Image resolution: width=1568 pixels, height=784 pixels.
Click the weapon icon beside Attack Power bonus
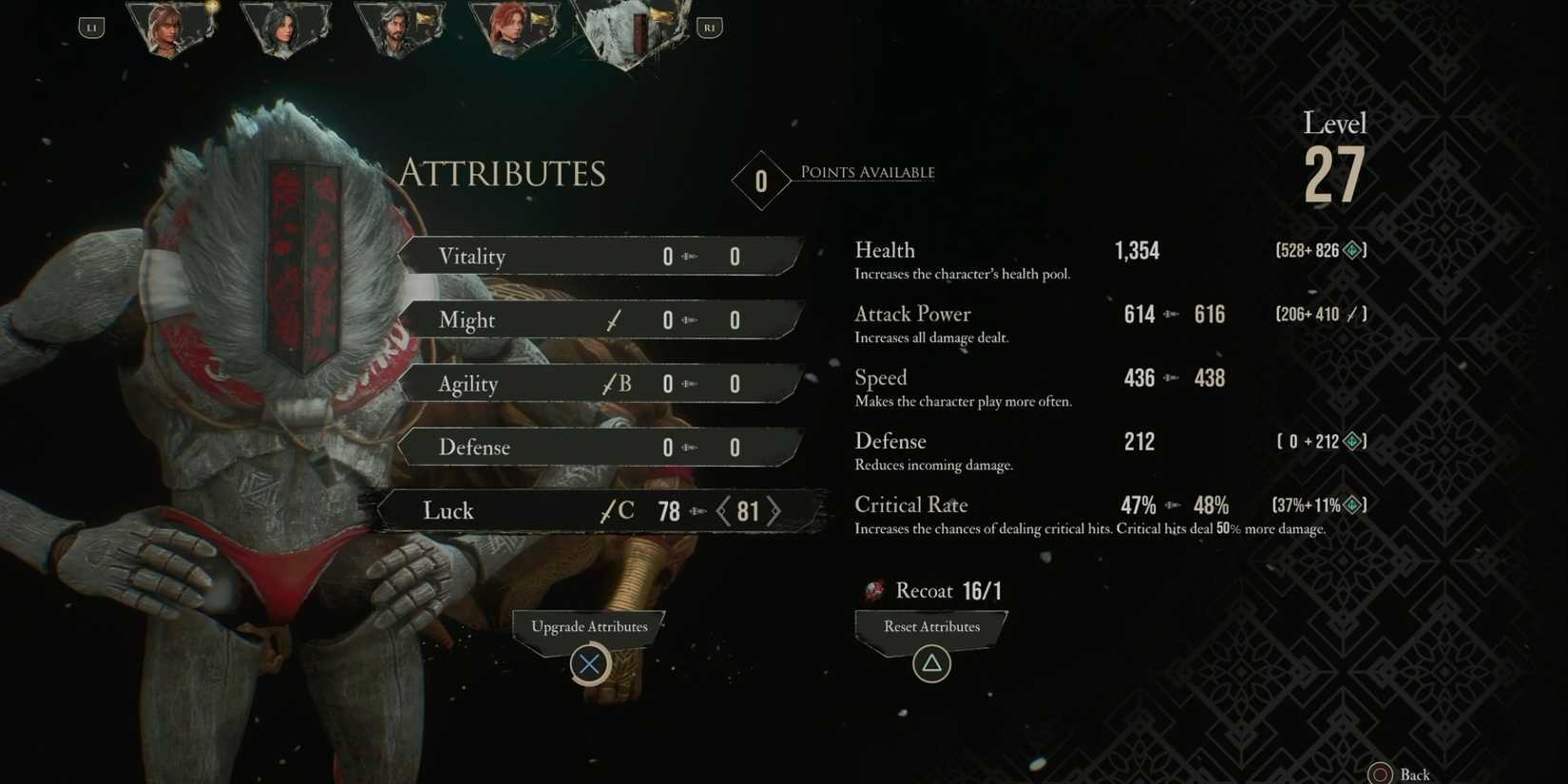click(1353, 314)
